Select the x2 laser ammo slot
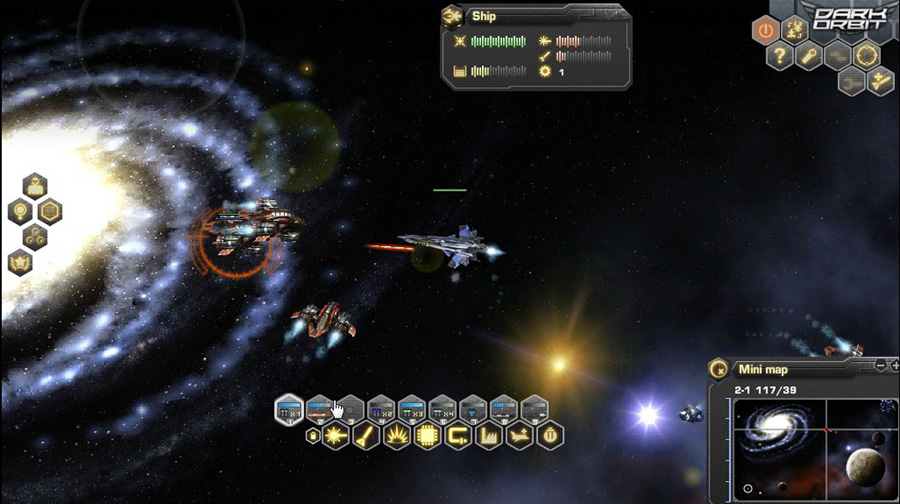The width and height of the screenshot is (900, 504). pos(381,408)
